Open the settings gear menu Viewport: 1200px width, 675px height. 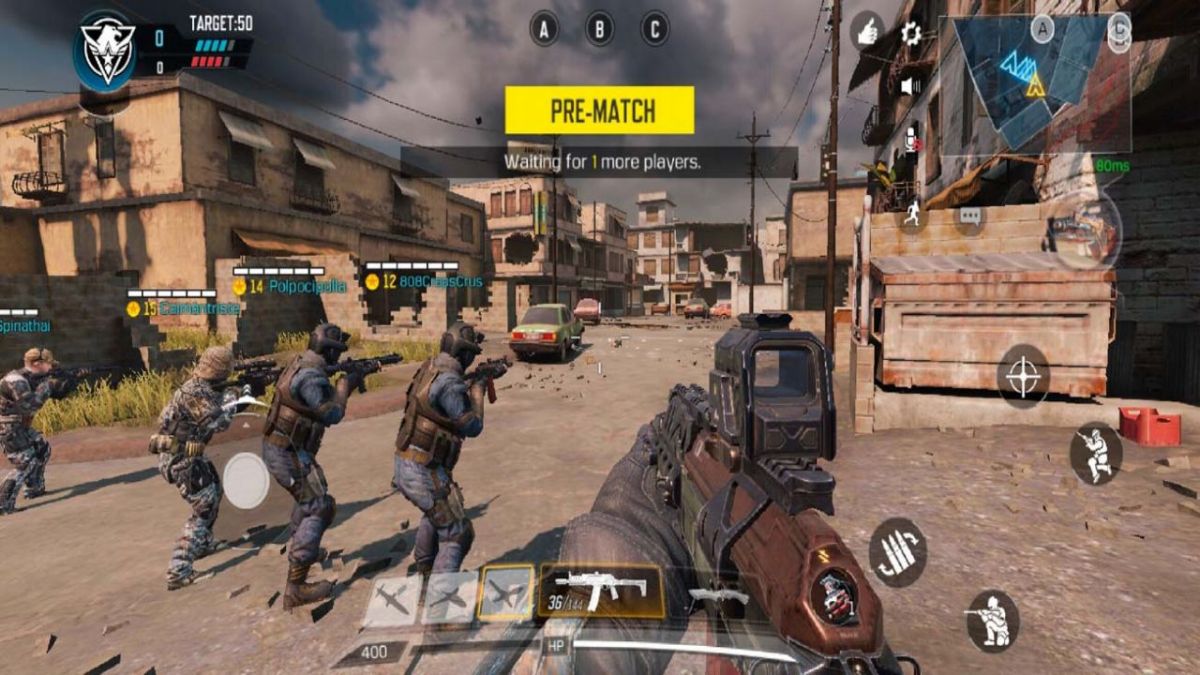911,34
